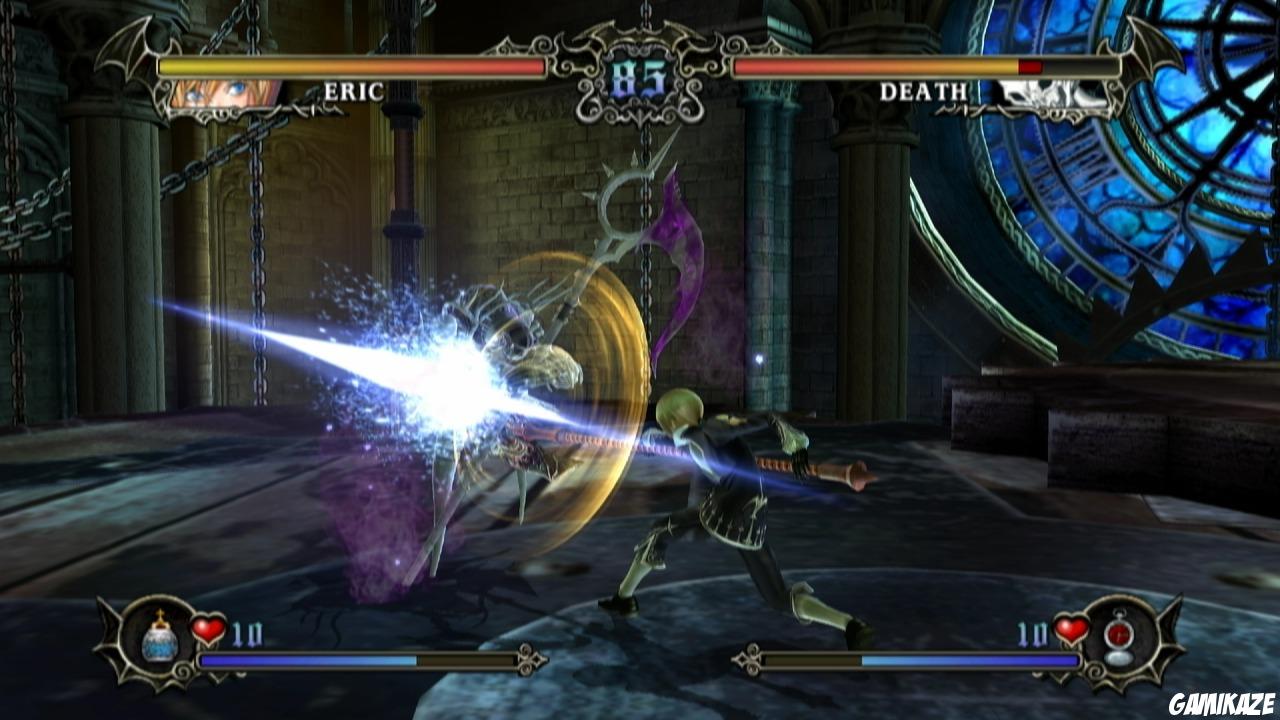
Task: Expand Death's health bar panel
Action: point(925,67)
